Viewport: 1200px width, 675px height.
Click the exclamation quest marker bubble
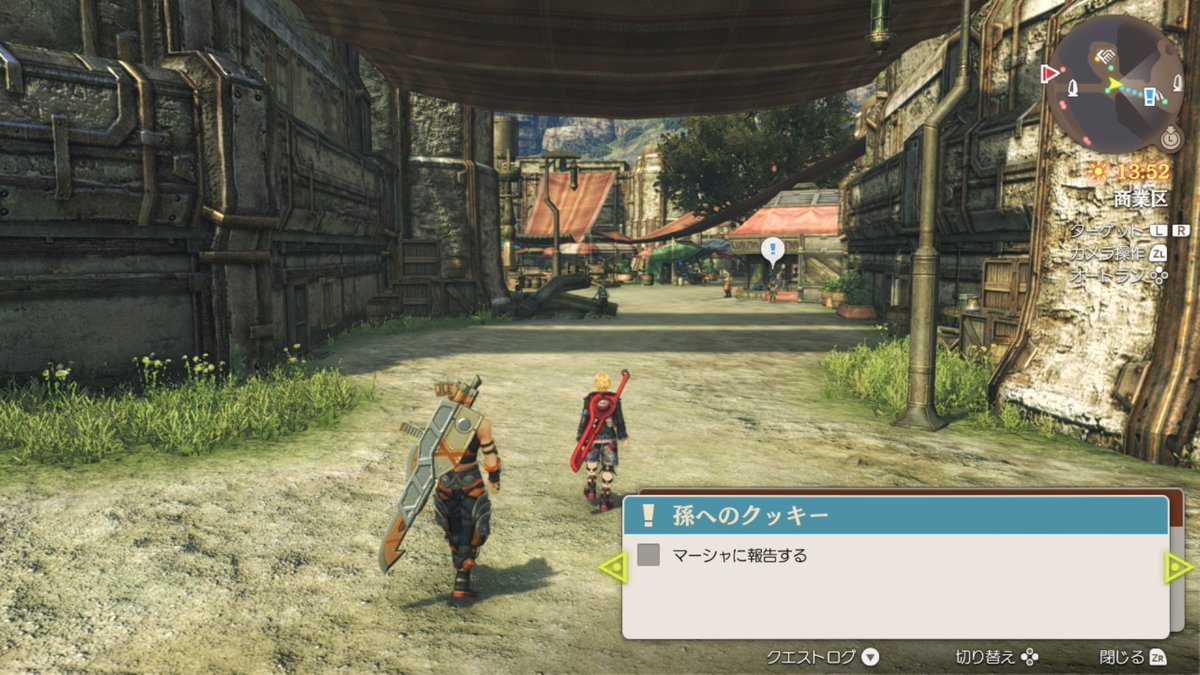pyautogui.click(x=771, y=249)
